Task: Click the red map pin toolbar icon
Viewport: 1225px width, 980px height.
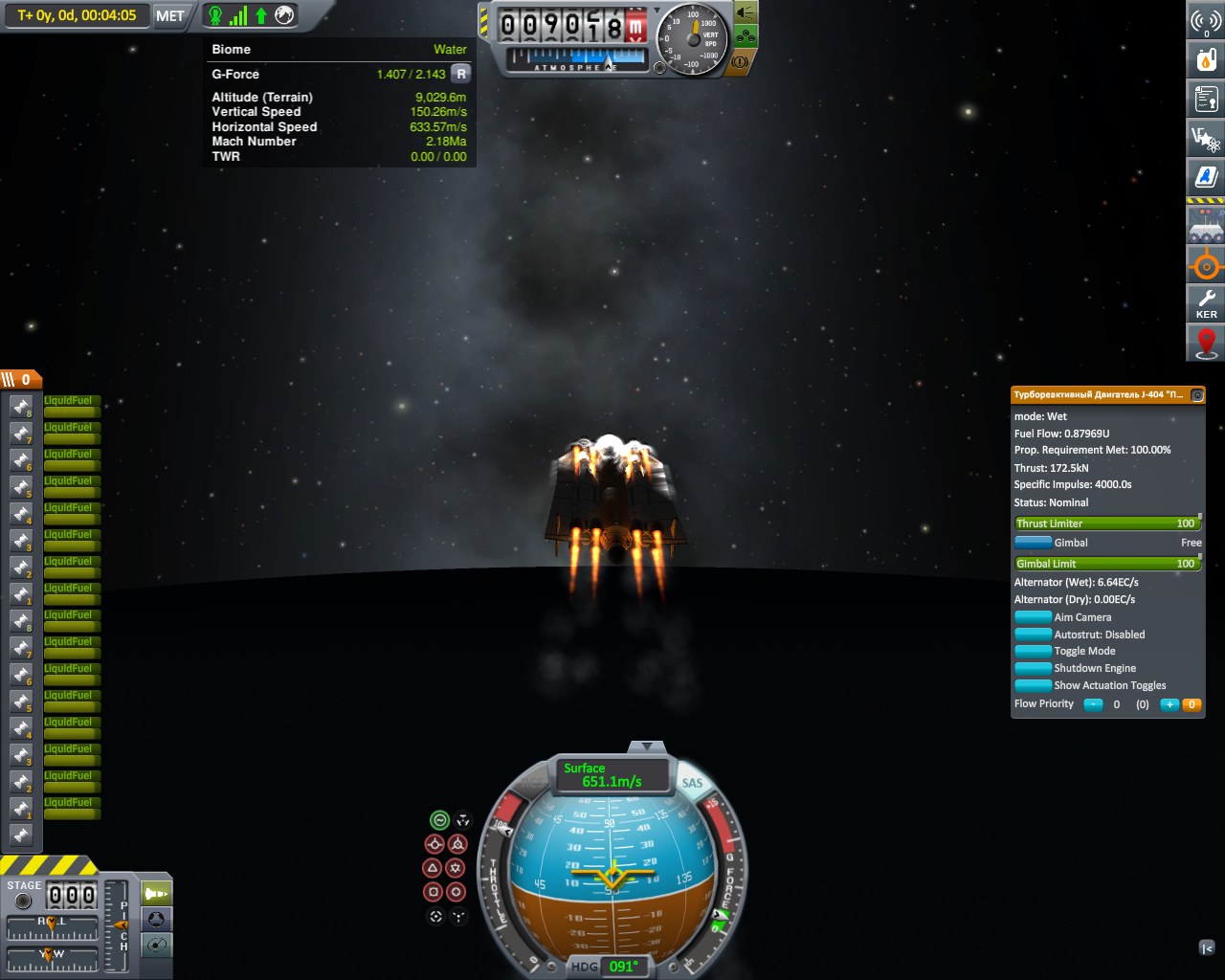Action: tap(1206, 343)
